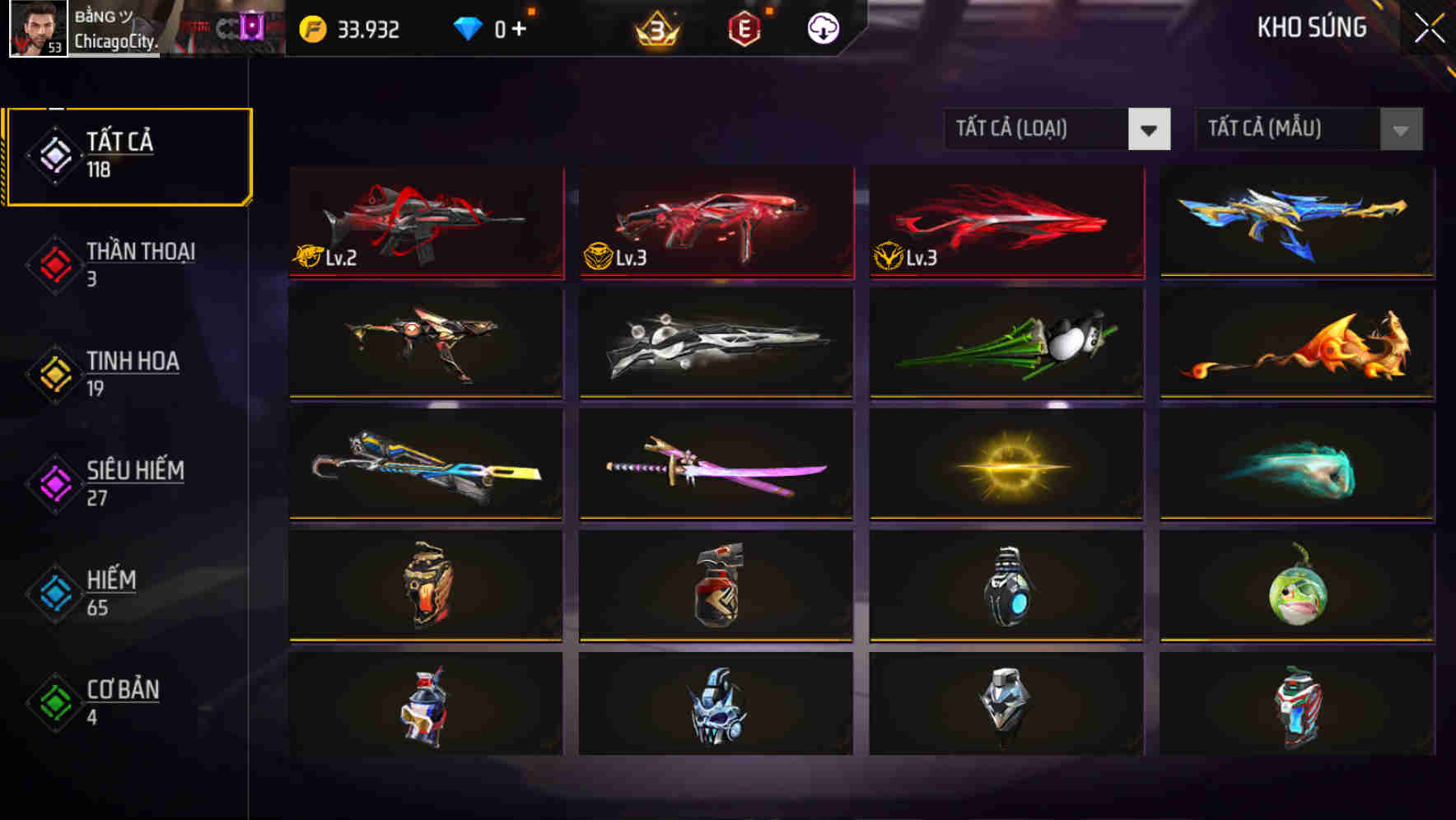Click the cloud download icon
1456x820 pixels.
(824, 29)
